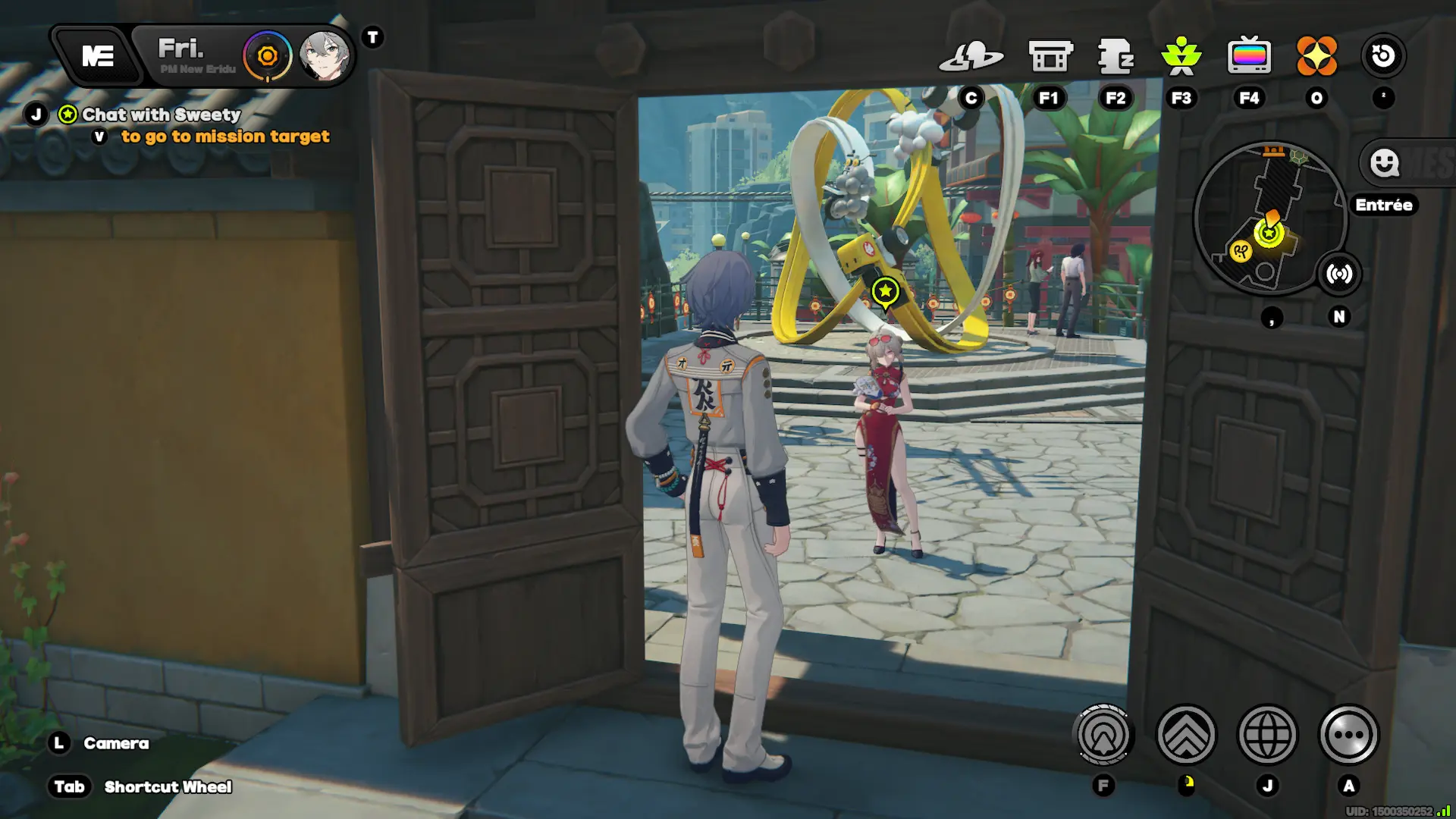Select the smiley emoji icon beside Entrée
This screenshot has width=1456, height=819.
1384,164
